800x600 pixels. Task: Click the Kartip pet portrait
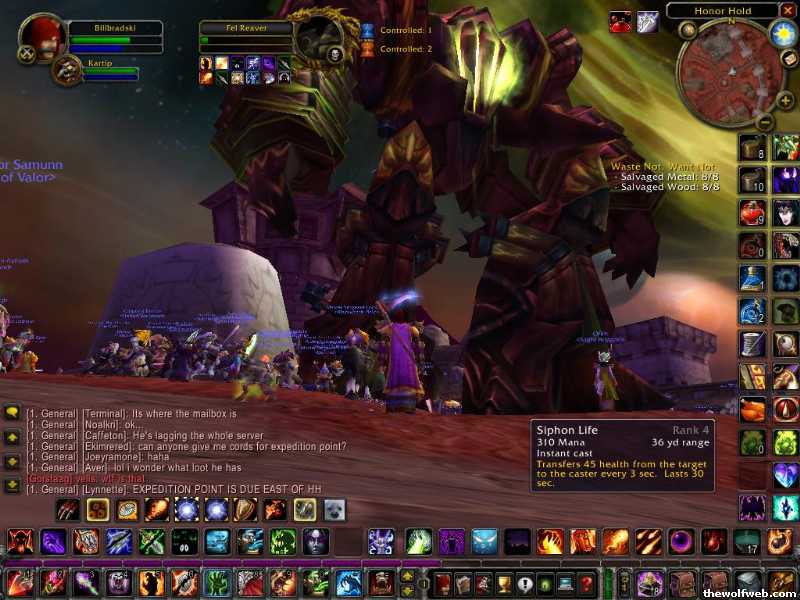68,68
